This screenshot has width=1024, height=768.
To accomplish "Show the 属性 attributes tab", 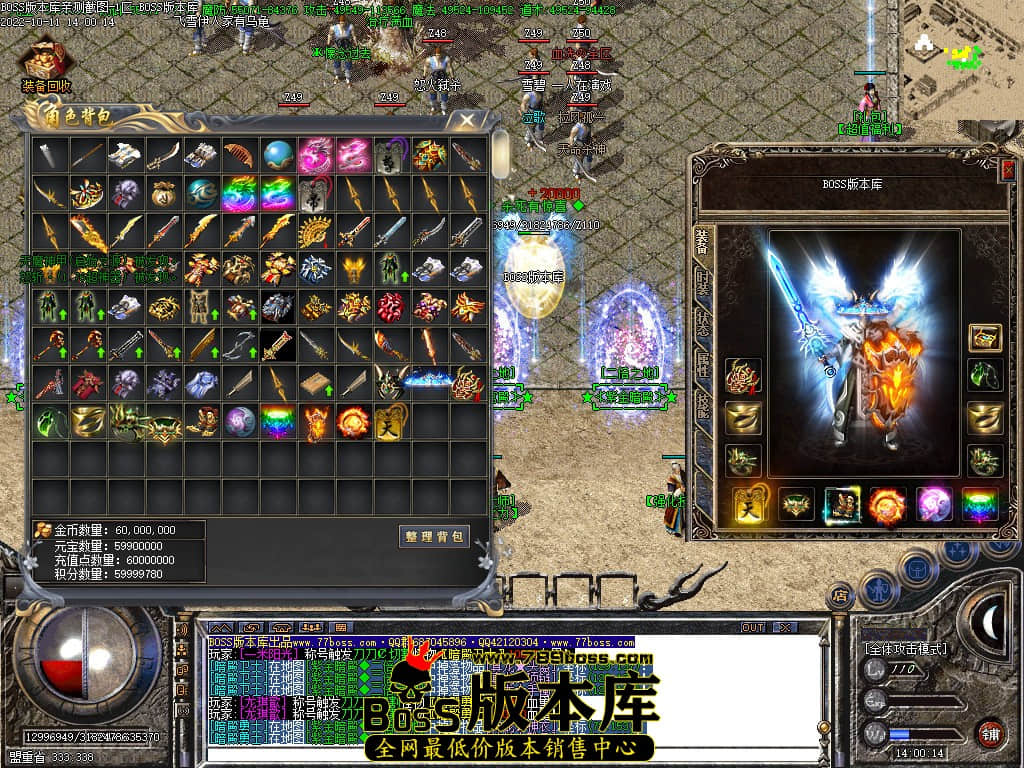I will [703, 365].
